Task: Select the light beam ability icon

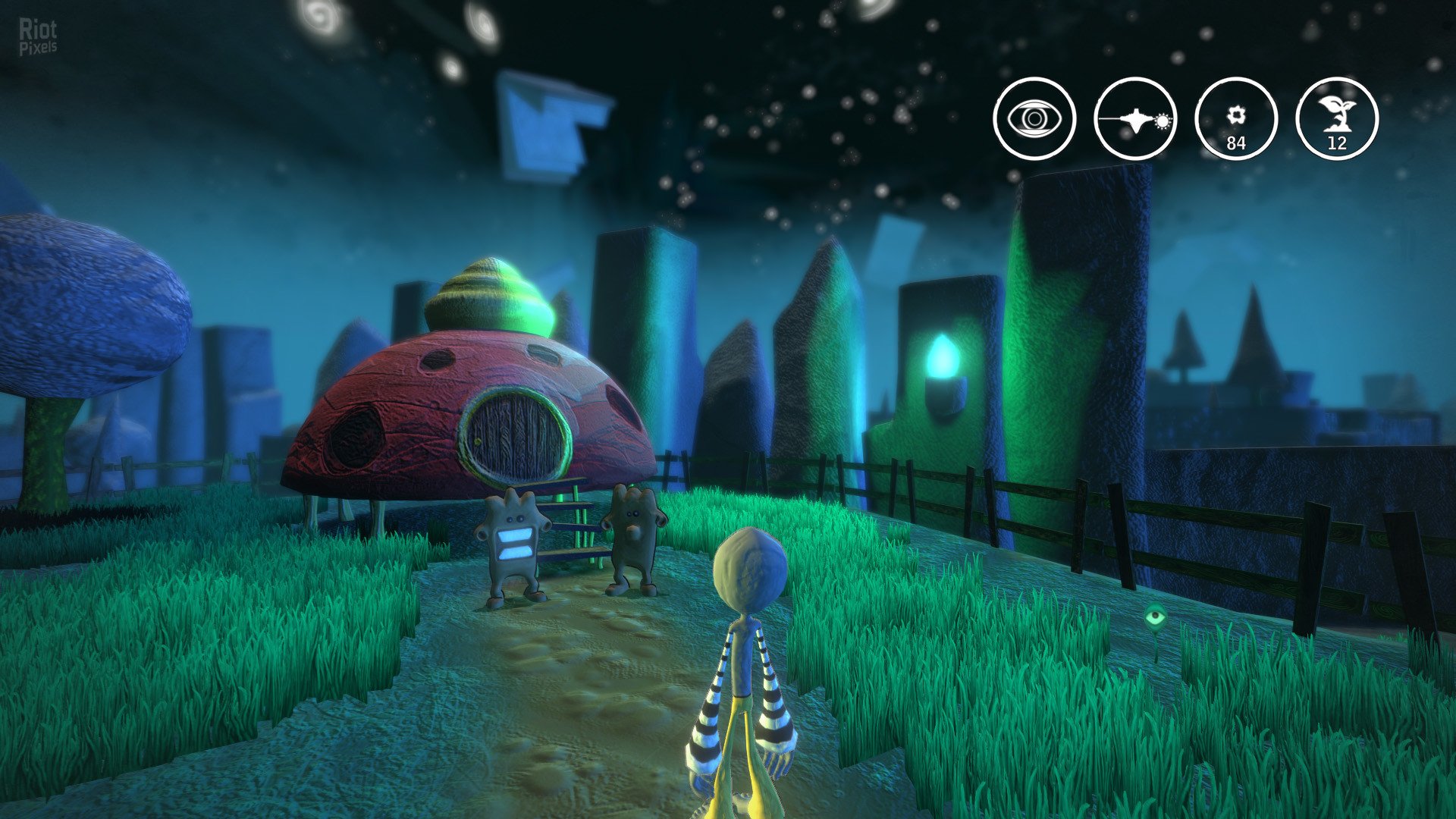Action: tap(1135, 119)
